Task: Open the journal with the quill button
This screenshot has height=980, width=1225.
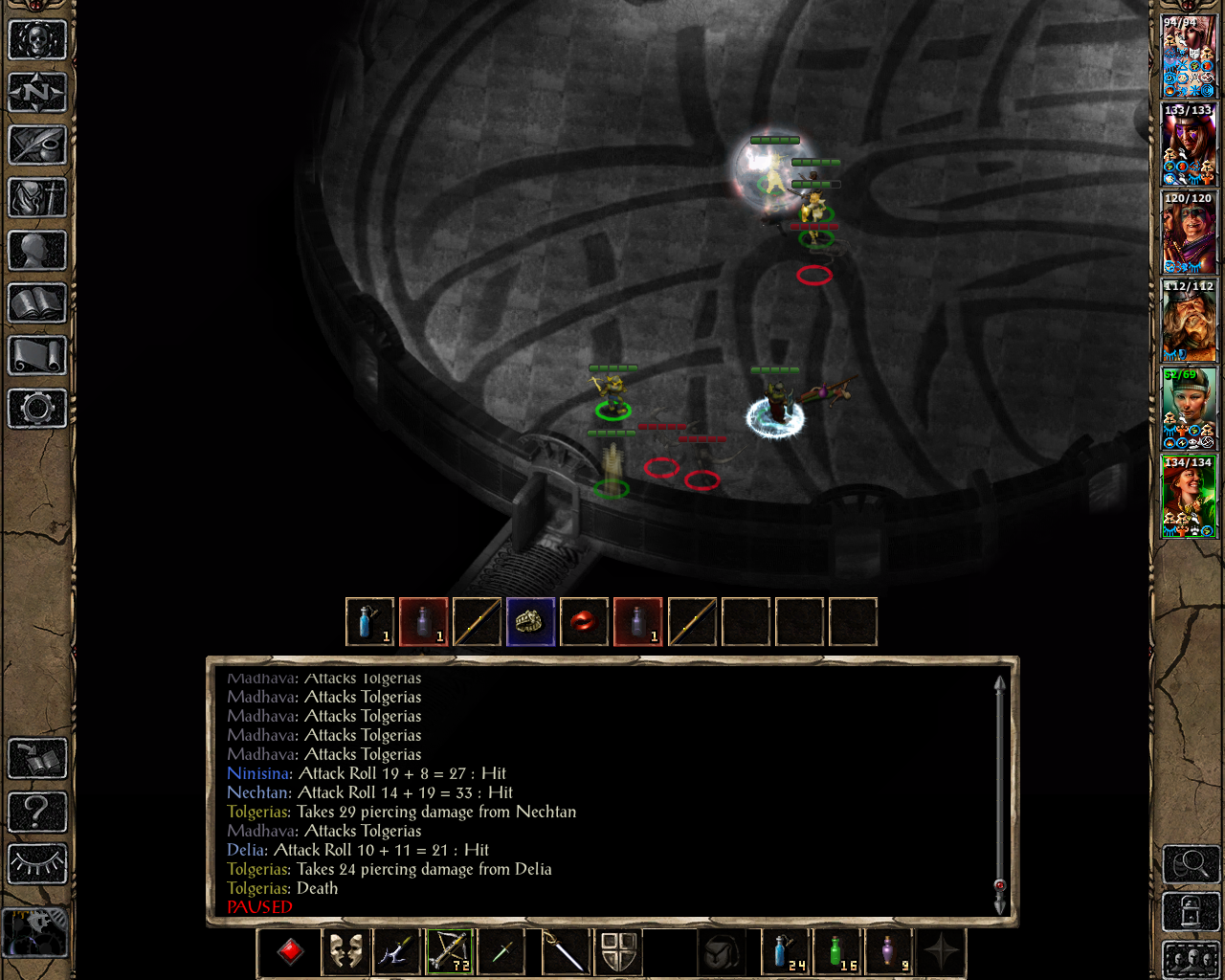Action: pos(37,145)
